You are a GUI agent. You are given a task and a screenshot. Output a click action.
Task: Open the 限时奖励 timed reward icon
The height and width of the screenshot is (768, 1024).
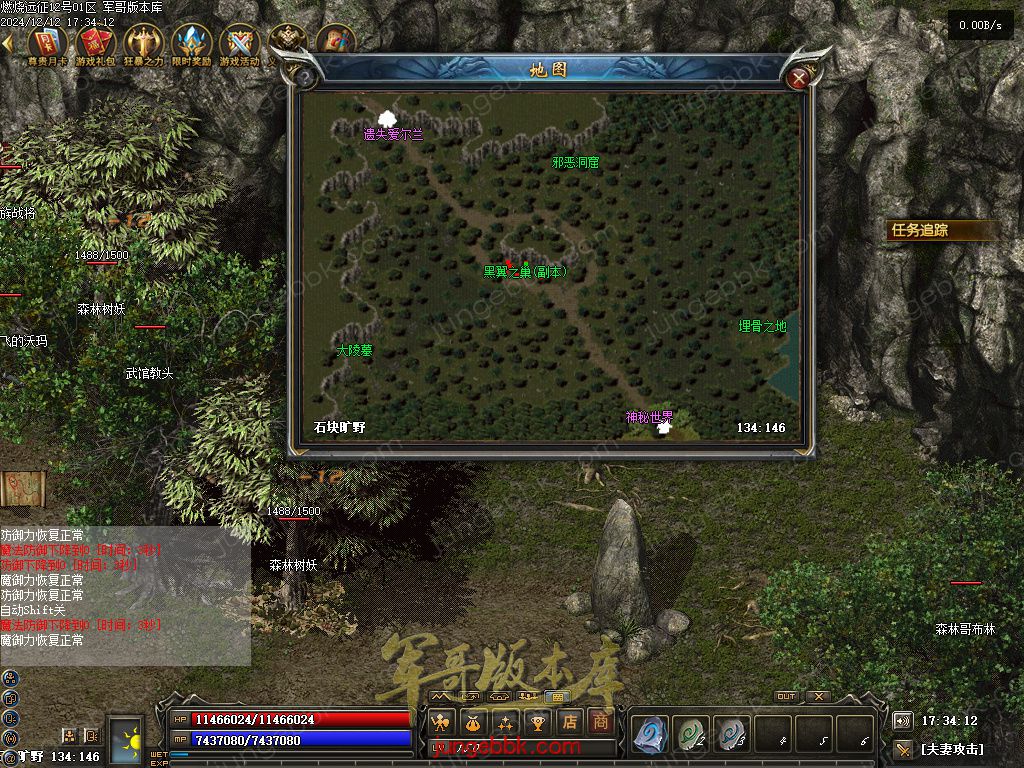[191, 45]
